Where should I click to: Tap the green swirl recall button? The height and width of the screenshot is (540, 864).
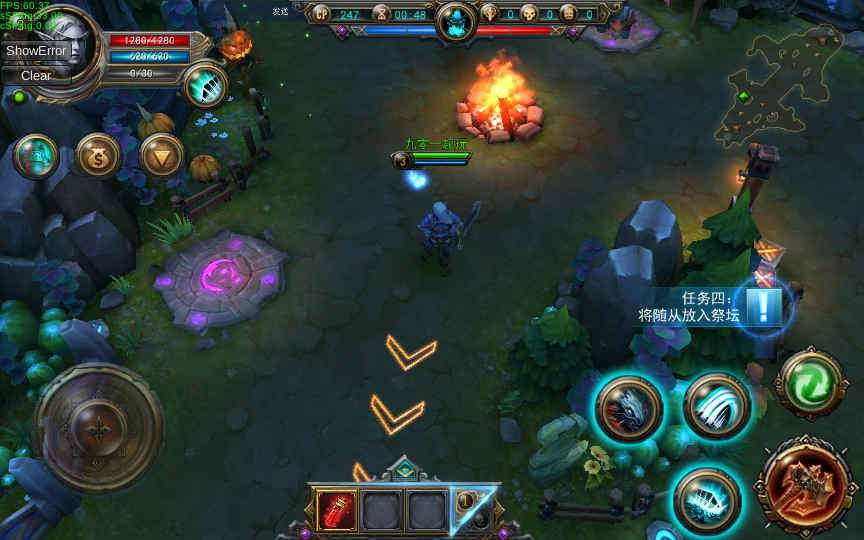point(811,384)
